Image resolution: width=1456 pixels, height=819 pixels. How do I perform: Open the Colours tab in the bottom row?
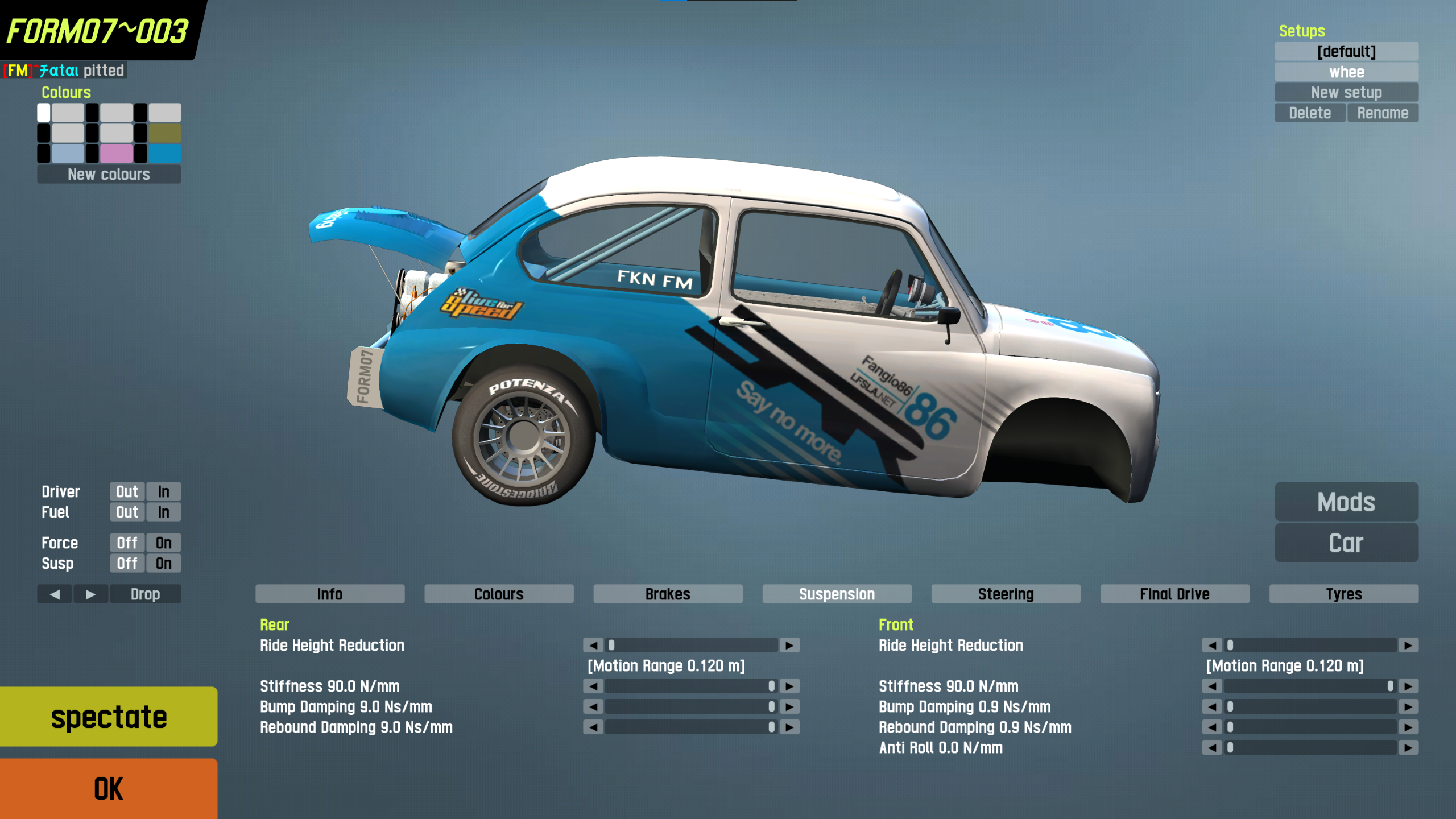point(499,594)
